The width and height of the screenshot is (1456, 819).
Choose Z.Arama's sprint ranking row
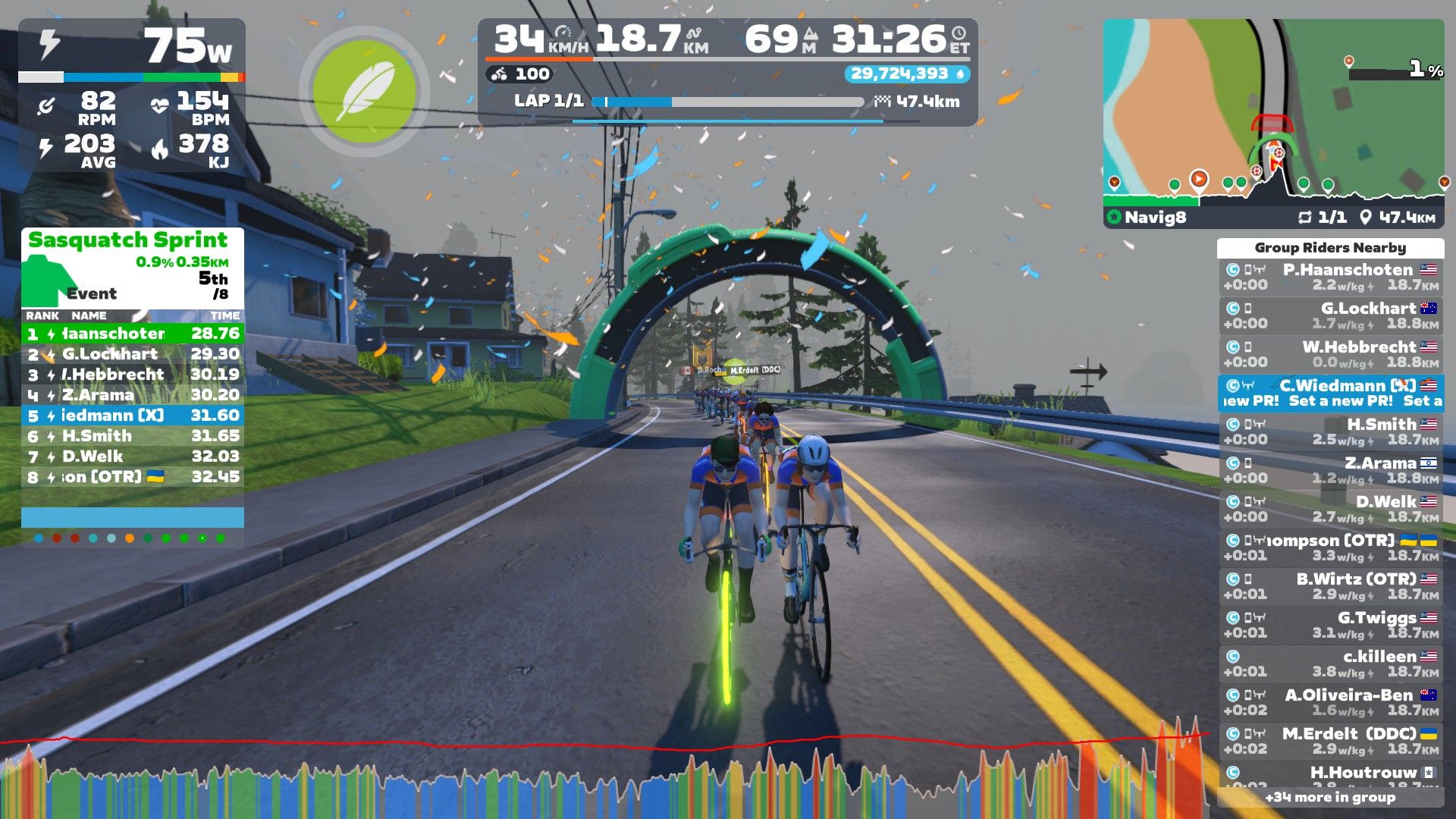(132, 395)
